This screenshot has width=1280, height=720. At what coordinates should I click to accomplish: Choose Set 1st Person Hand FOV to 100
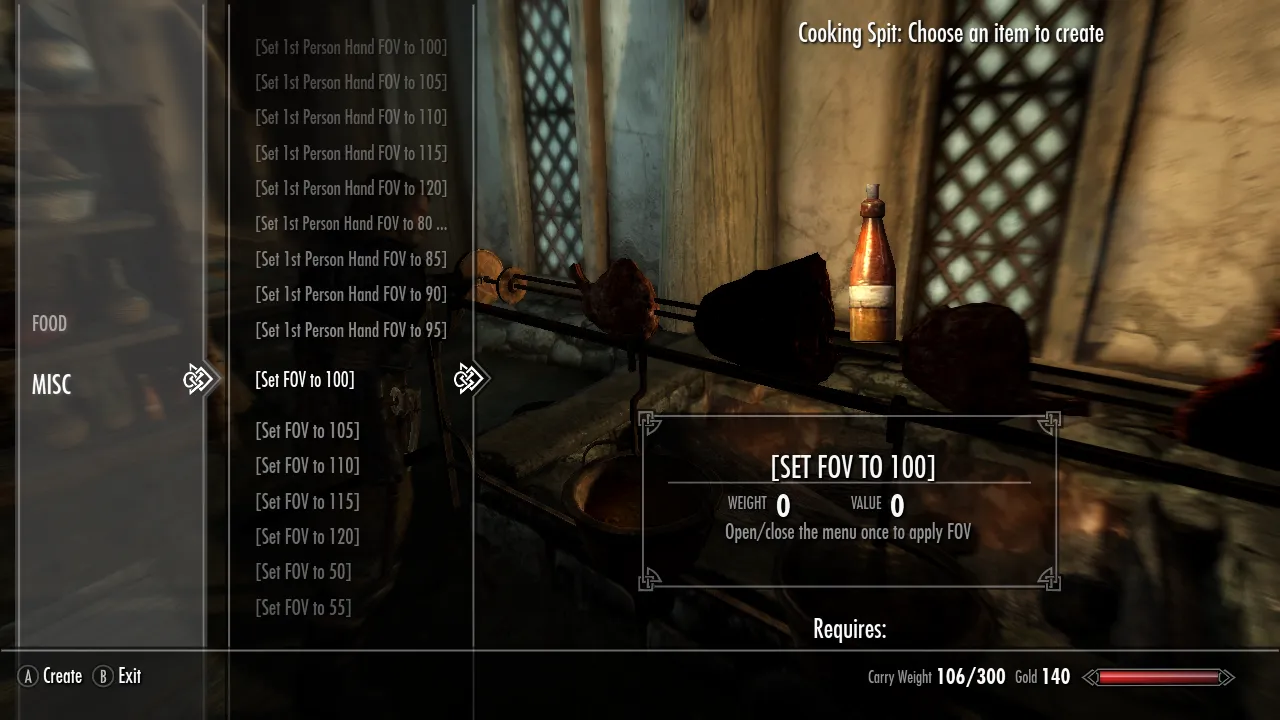[351, 47]
